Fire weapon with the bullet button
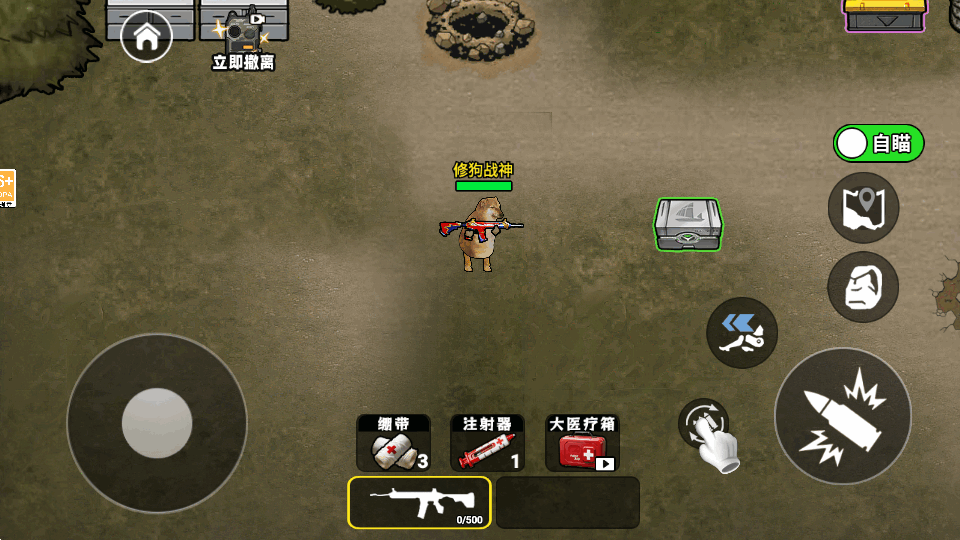The height and width of the screenshot is (540, 960). 842,415
